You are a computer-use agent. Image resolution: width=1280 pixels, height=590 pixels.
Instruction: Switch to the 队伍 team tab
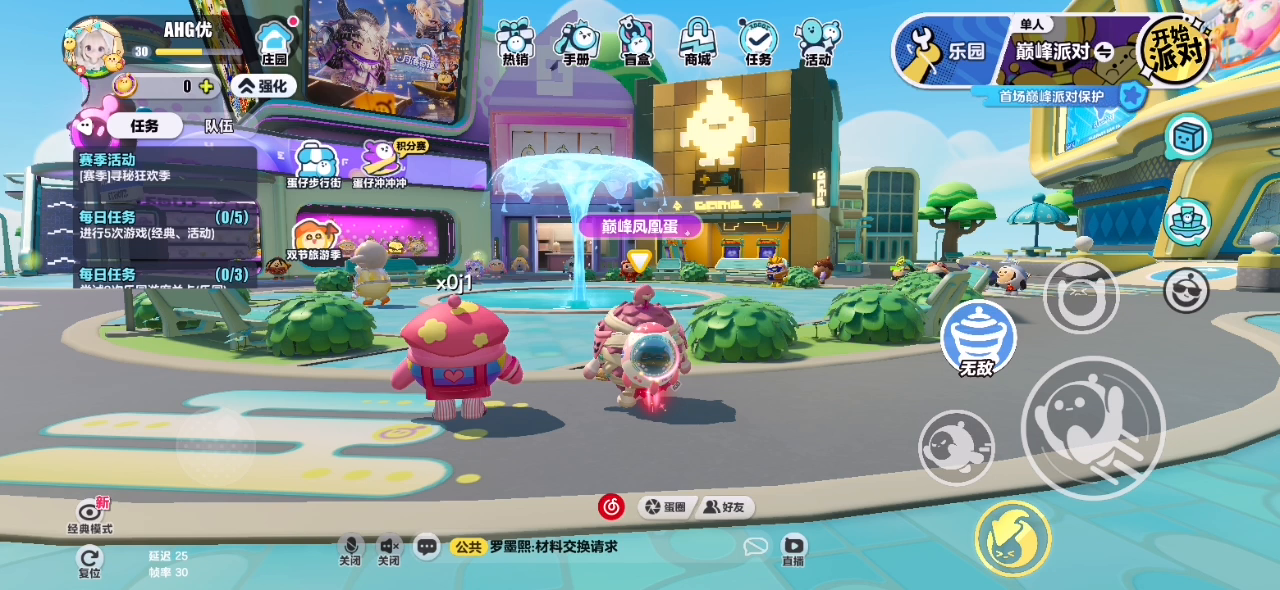[x=219, y=126]
